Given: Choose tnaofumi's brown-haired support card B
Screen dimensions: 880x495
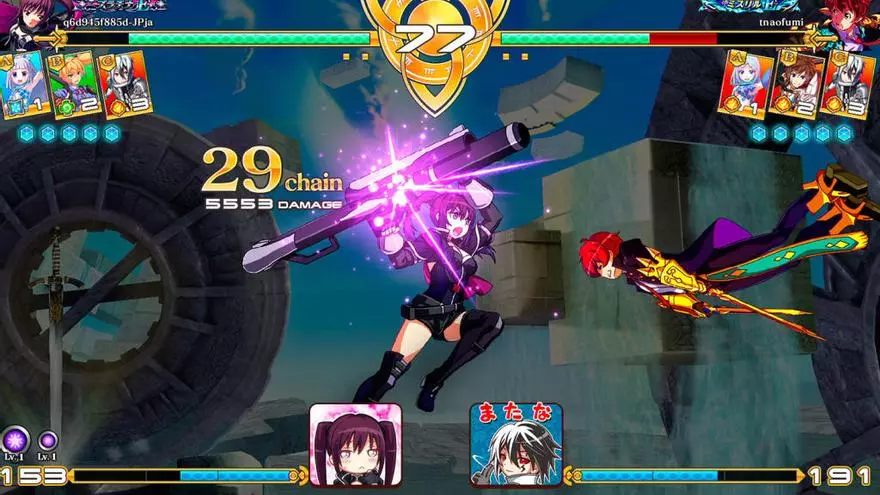Looking at the screenshot, I should point(797,85).
